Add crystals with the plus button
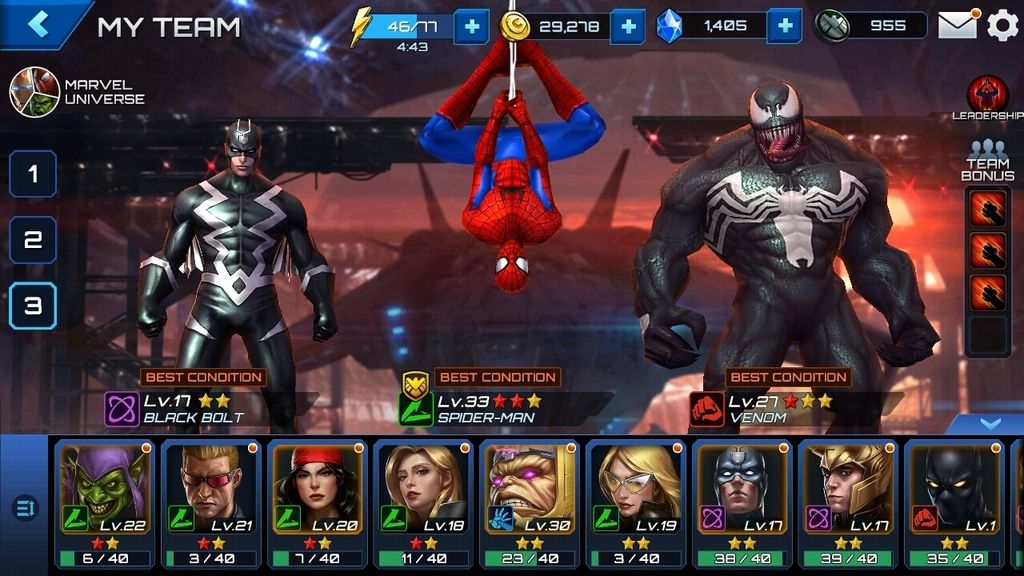The image size is (1024, 576). (x=786, y=26)
